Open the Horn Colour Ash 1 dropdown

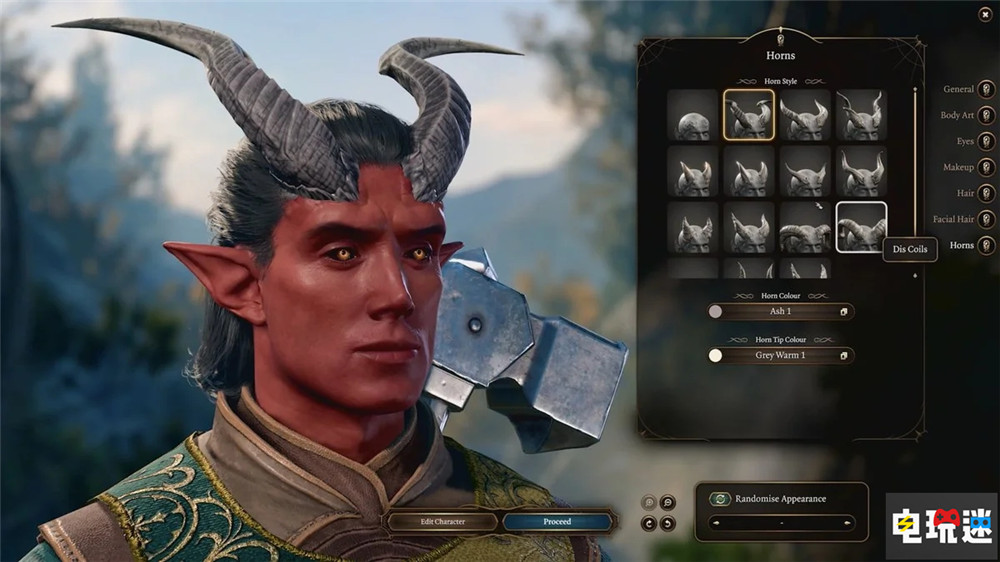tap(780, 312)
